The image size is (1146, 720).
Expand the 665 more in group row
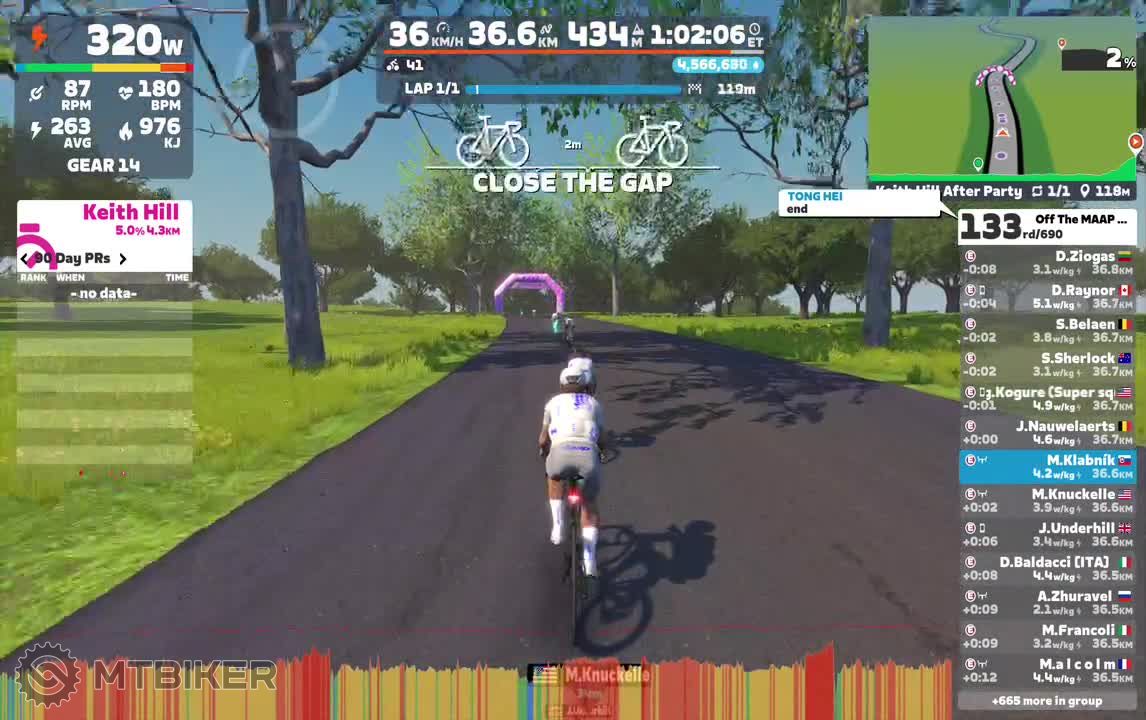pos(1047,701)
